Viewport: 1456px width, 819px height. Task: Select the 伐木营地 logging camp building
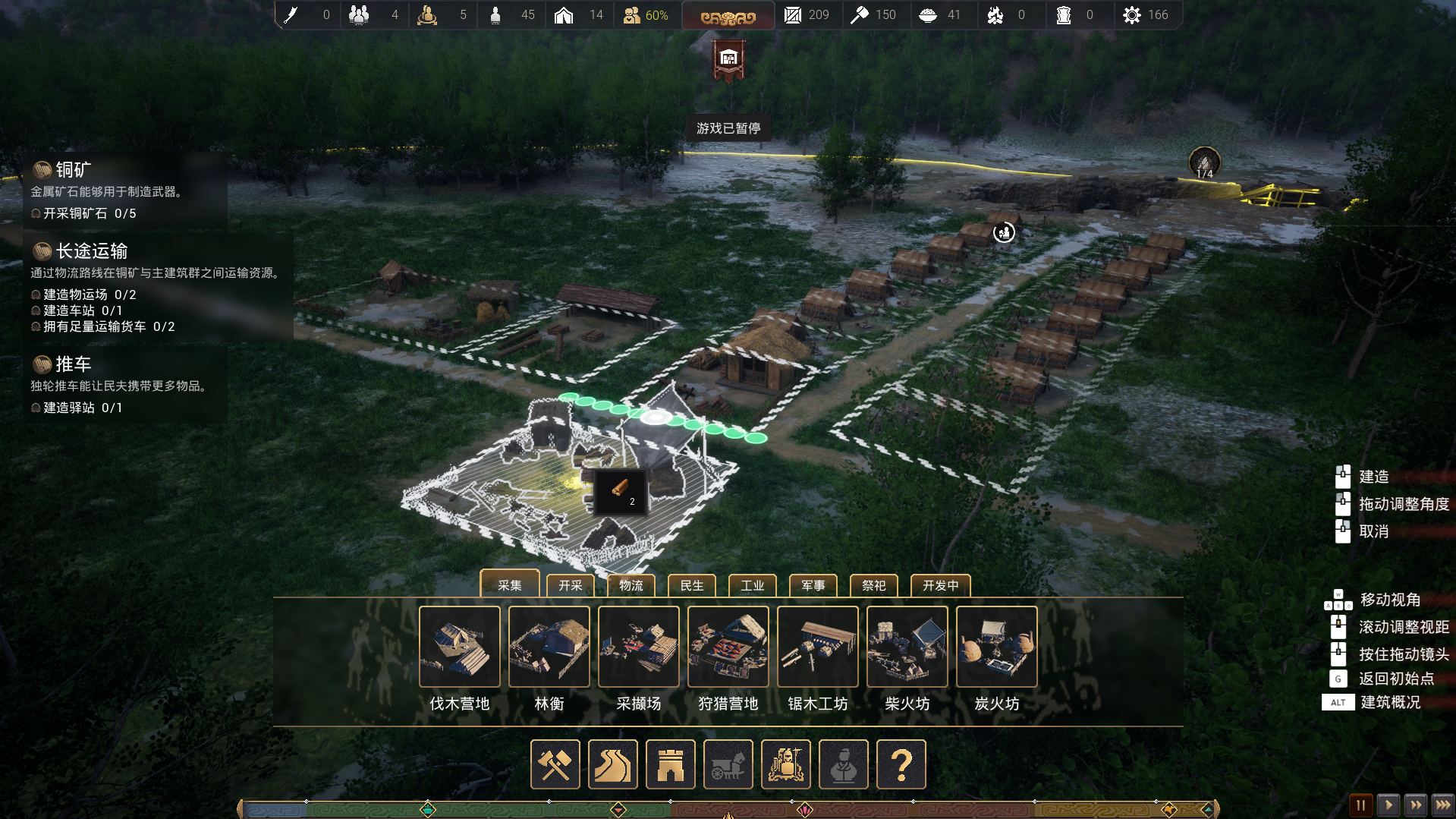pos(460,647)
